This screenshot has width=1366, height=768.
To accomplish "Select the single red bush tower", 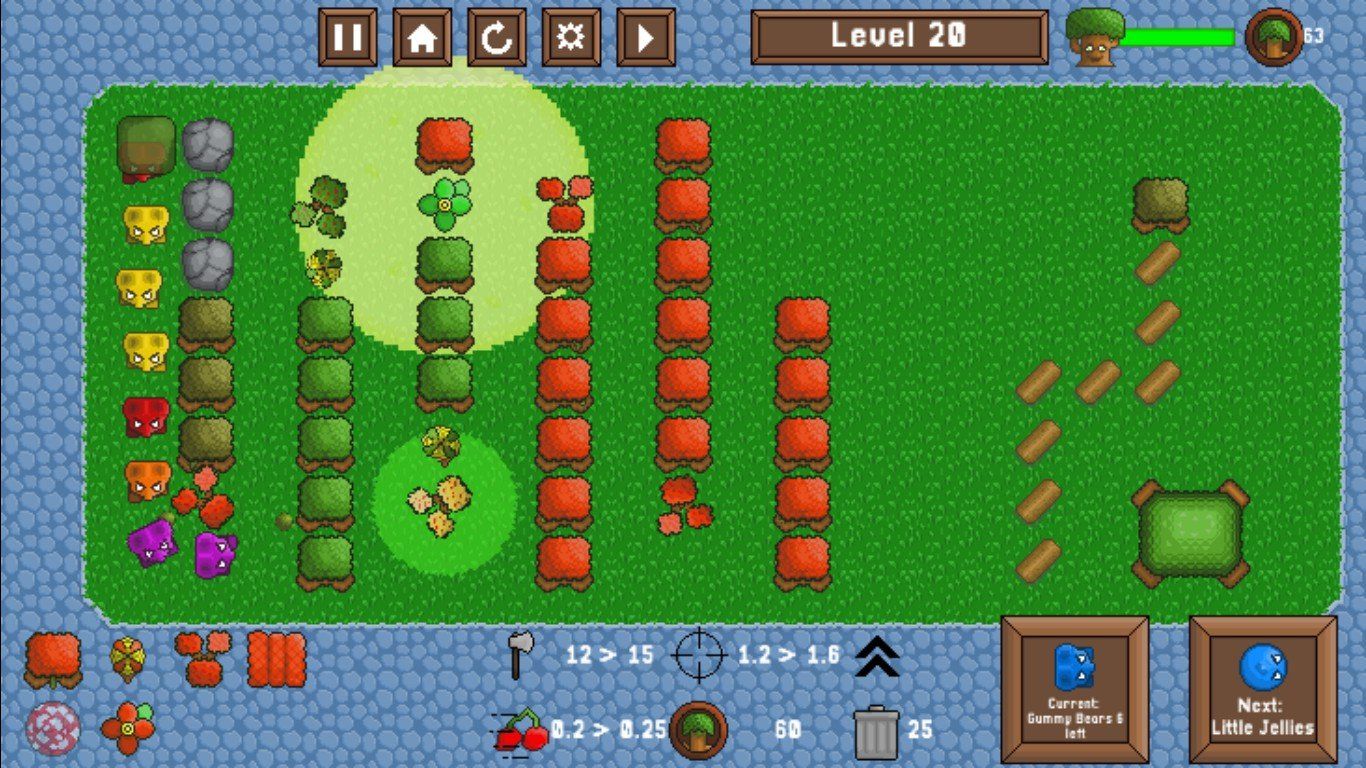I will (x=53, y=660).
